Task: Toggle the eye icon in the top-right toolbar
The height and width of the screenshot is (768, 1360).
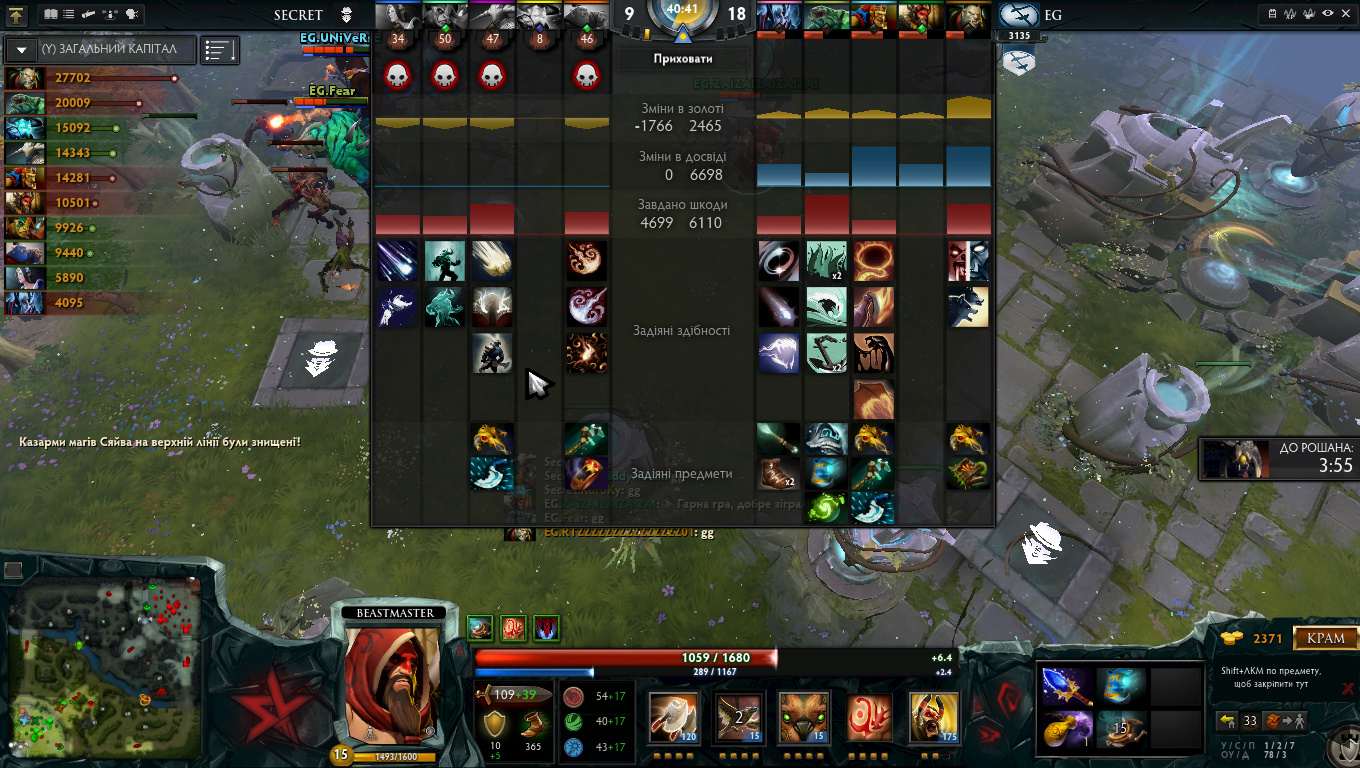Action: point(1327,14)
